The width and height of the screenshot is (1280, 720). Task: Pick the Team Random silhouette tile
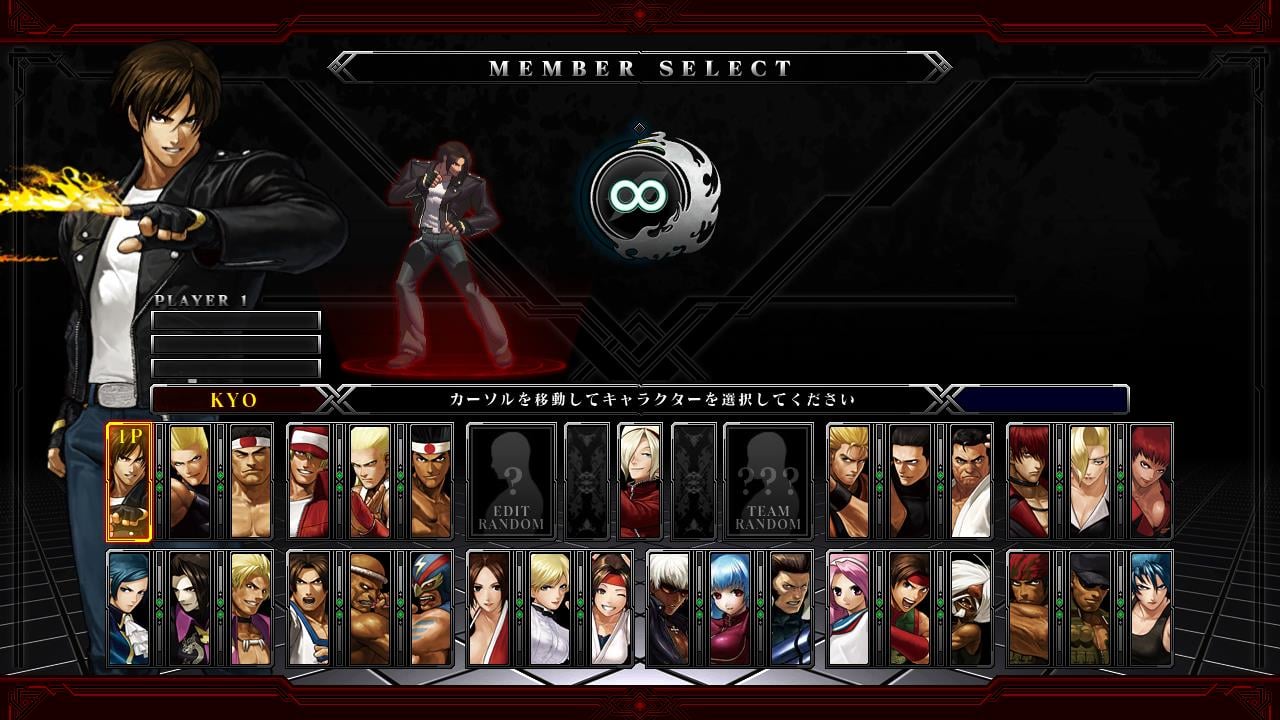768,481
